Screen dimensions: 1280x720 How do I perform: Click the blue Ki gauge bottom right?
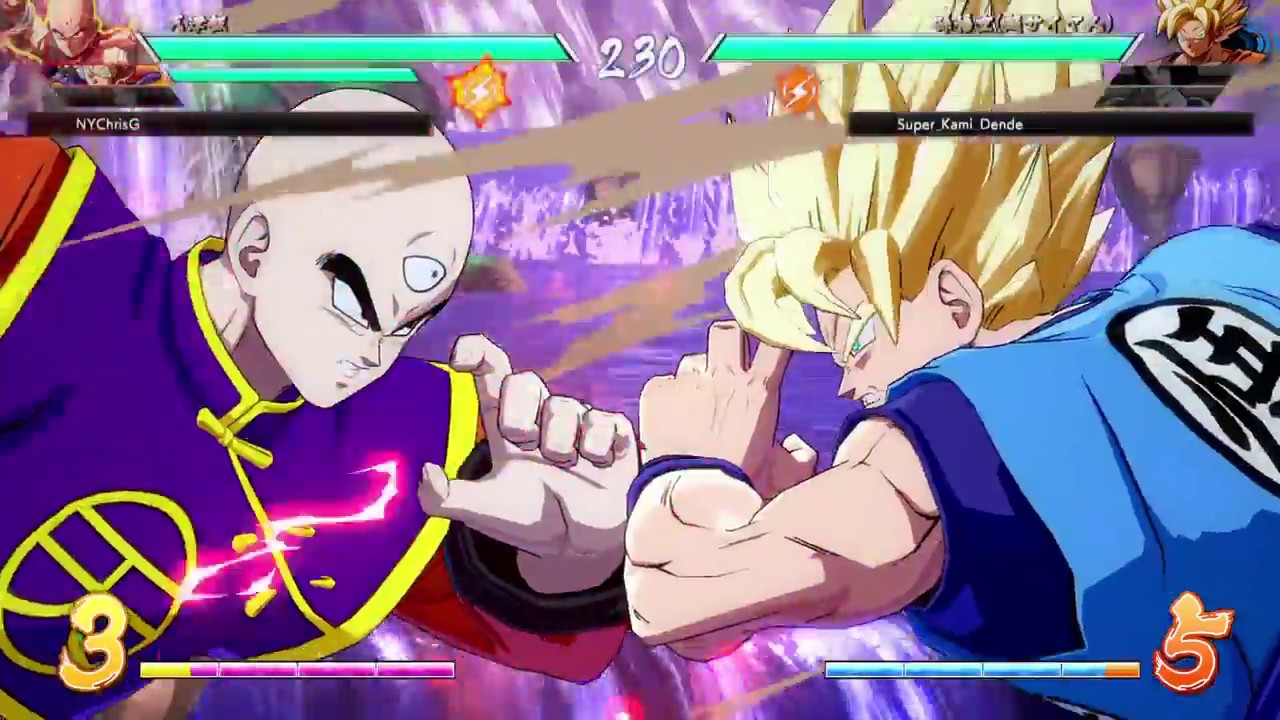[980, 670]
